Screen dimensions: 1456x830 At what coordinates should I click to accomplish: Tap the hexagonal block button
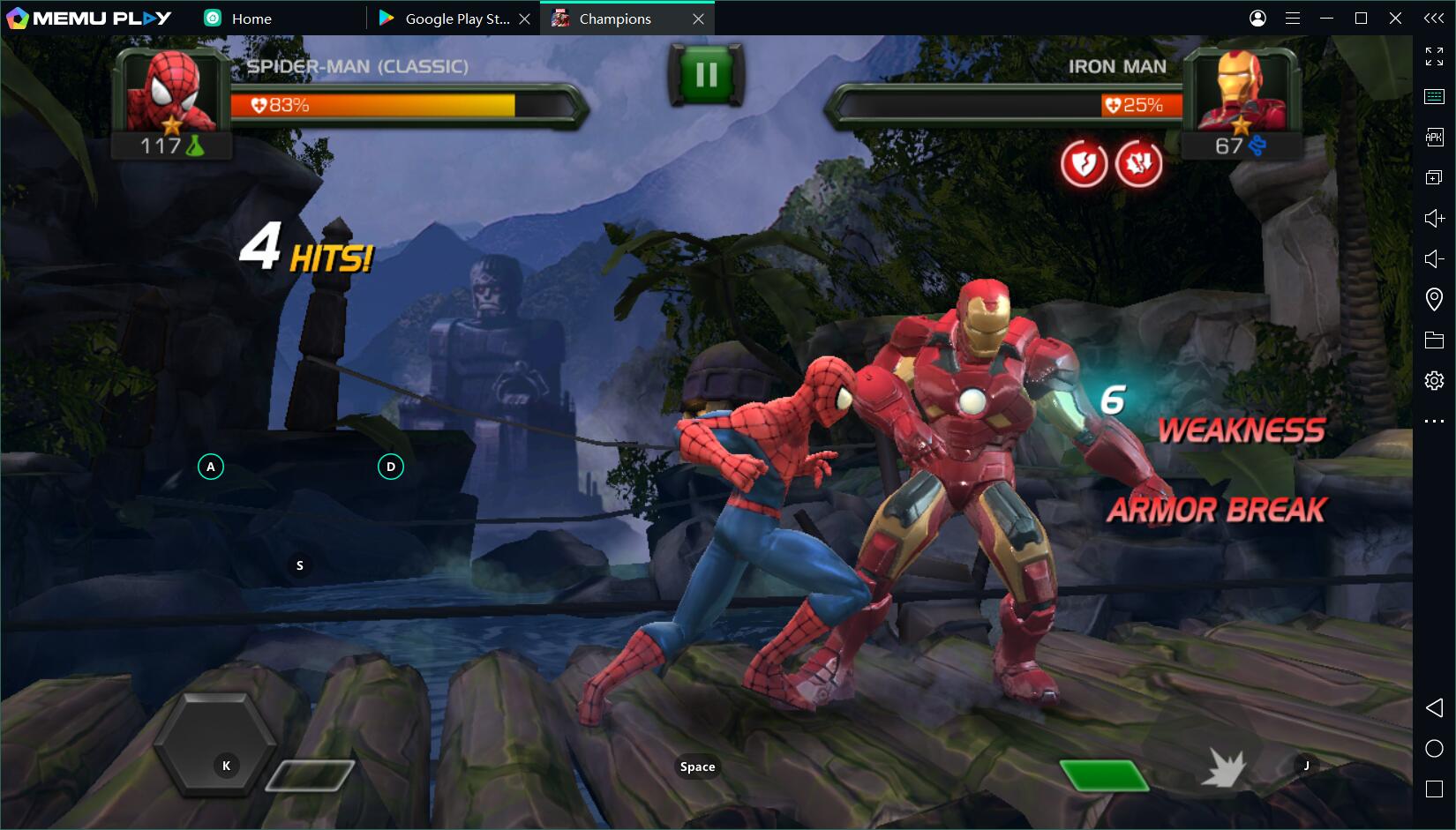click(x=217, y=744)
